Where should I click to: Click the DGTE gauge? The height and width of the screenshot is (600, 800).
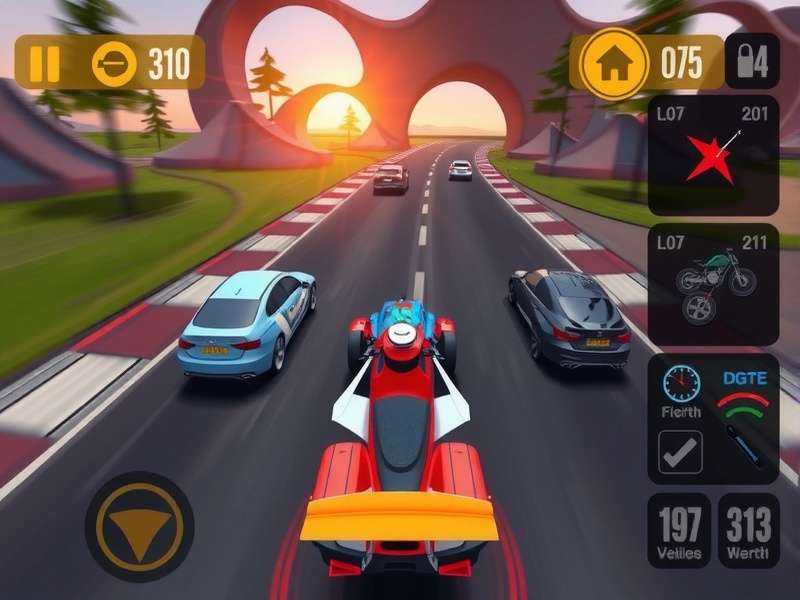pos(744,400)
